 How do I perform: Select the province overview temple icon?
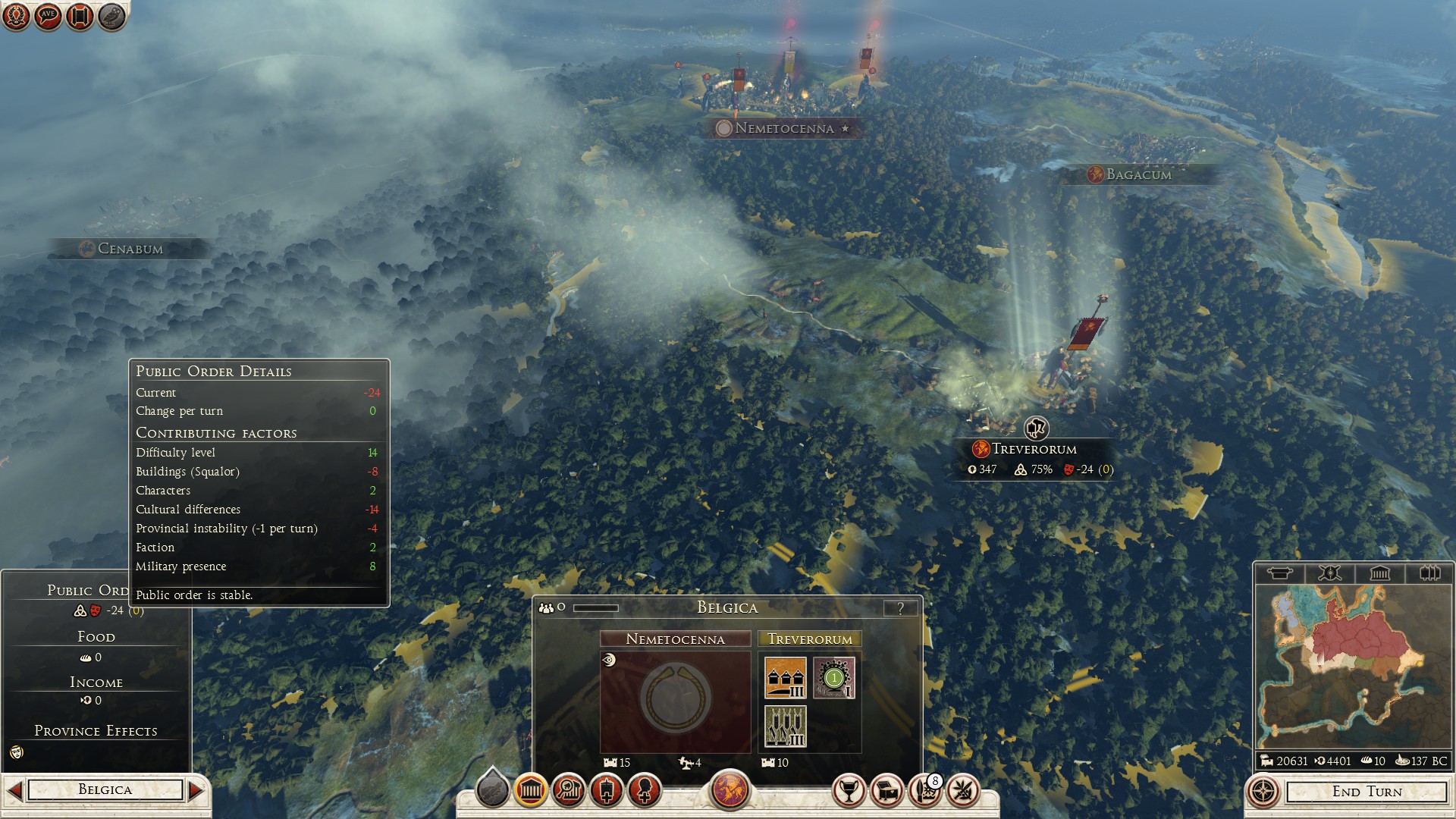(530, 792)
